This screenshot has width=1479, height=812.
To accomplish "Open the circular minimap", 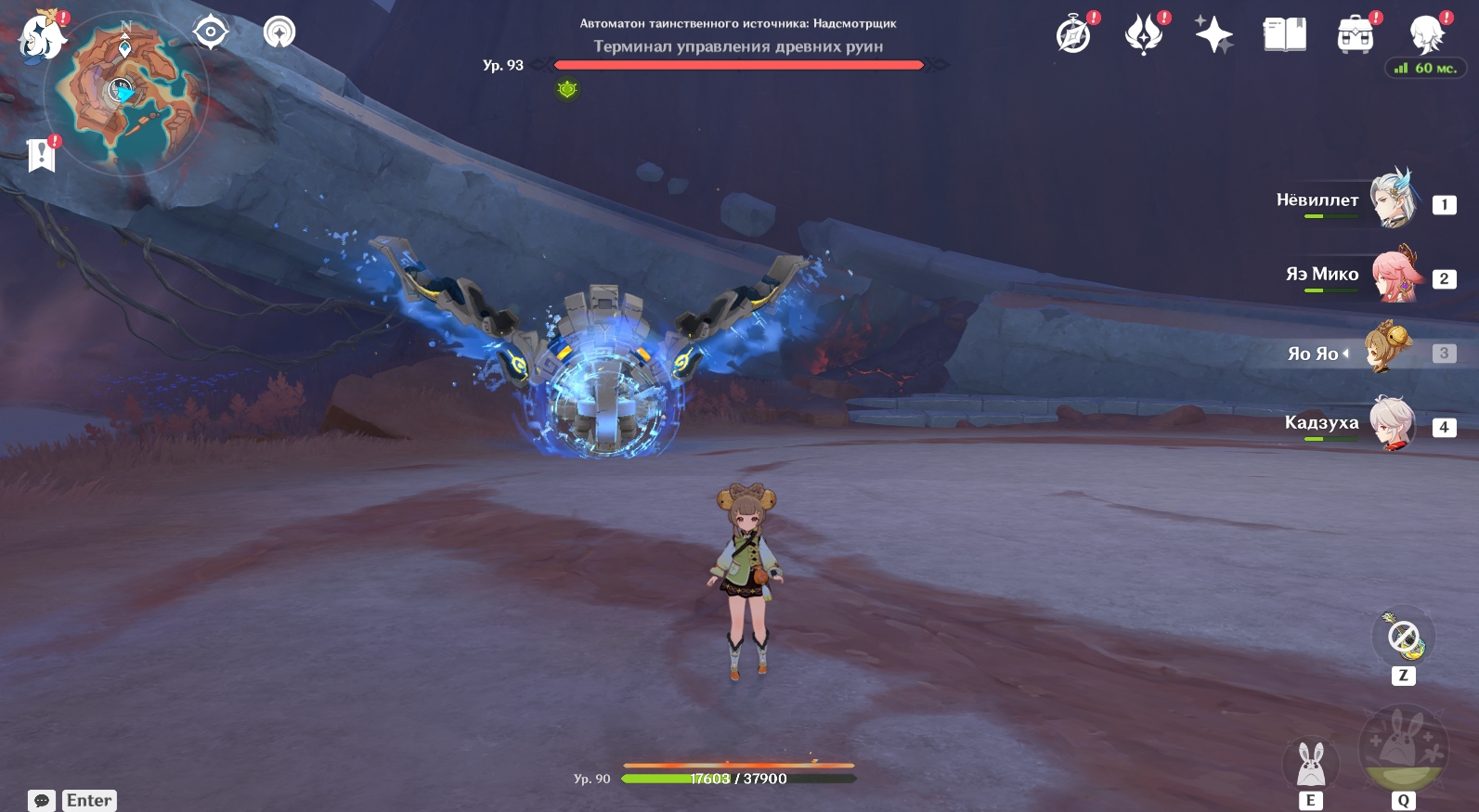I will click(126, 93).
